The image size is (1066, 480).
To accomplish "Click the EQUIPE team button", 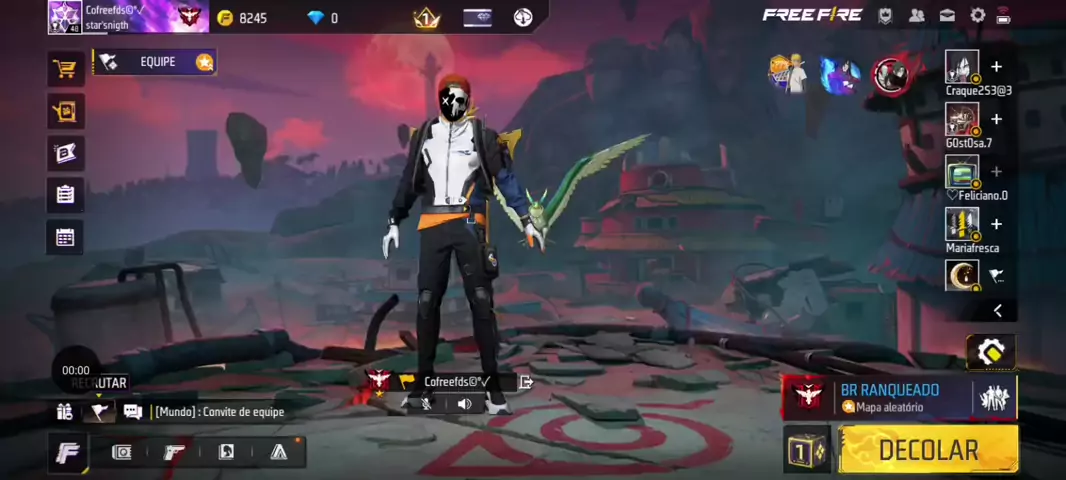I will (156, 62).
